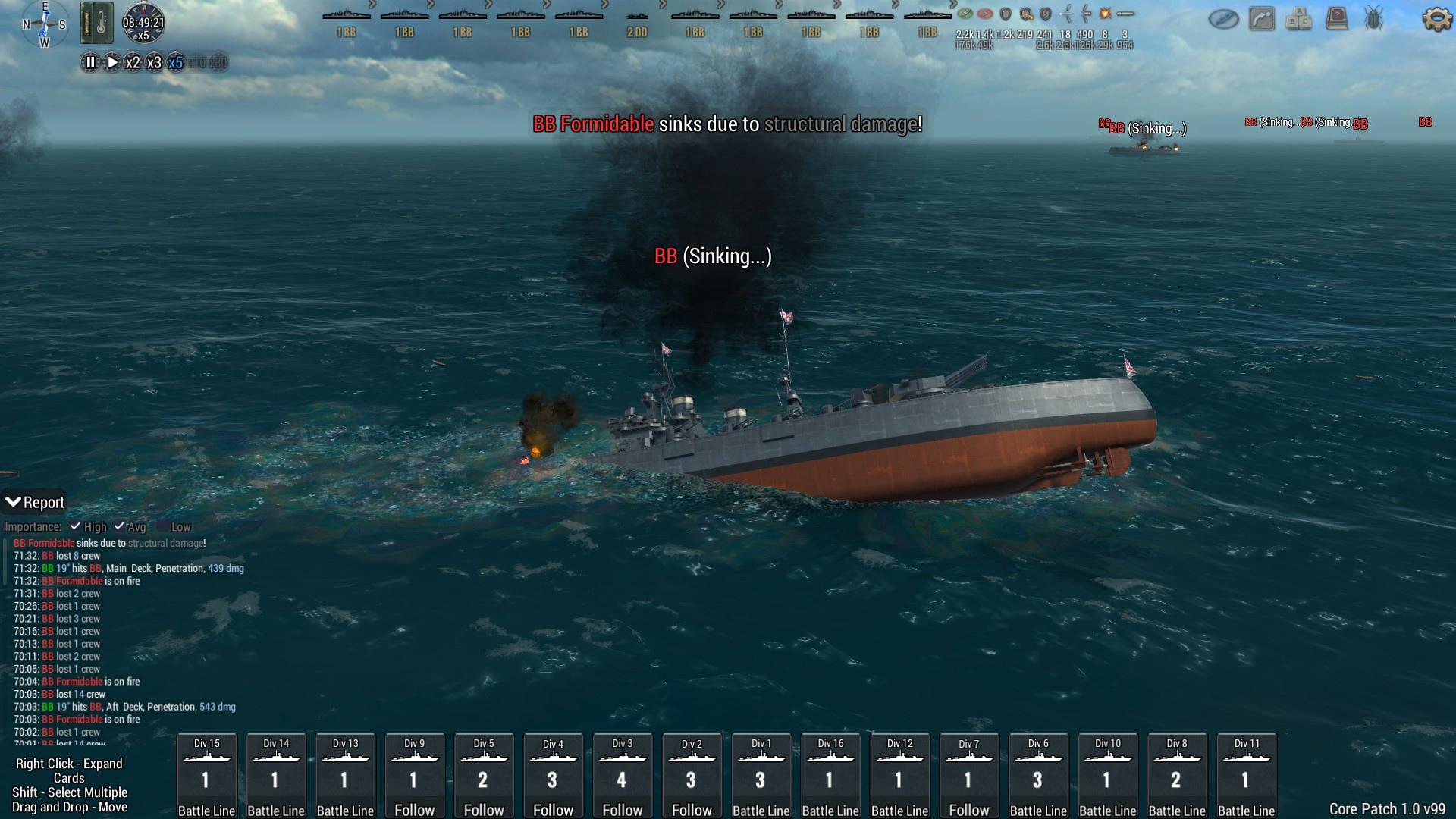Resume normal speed with the play button

coord(111,63)
